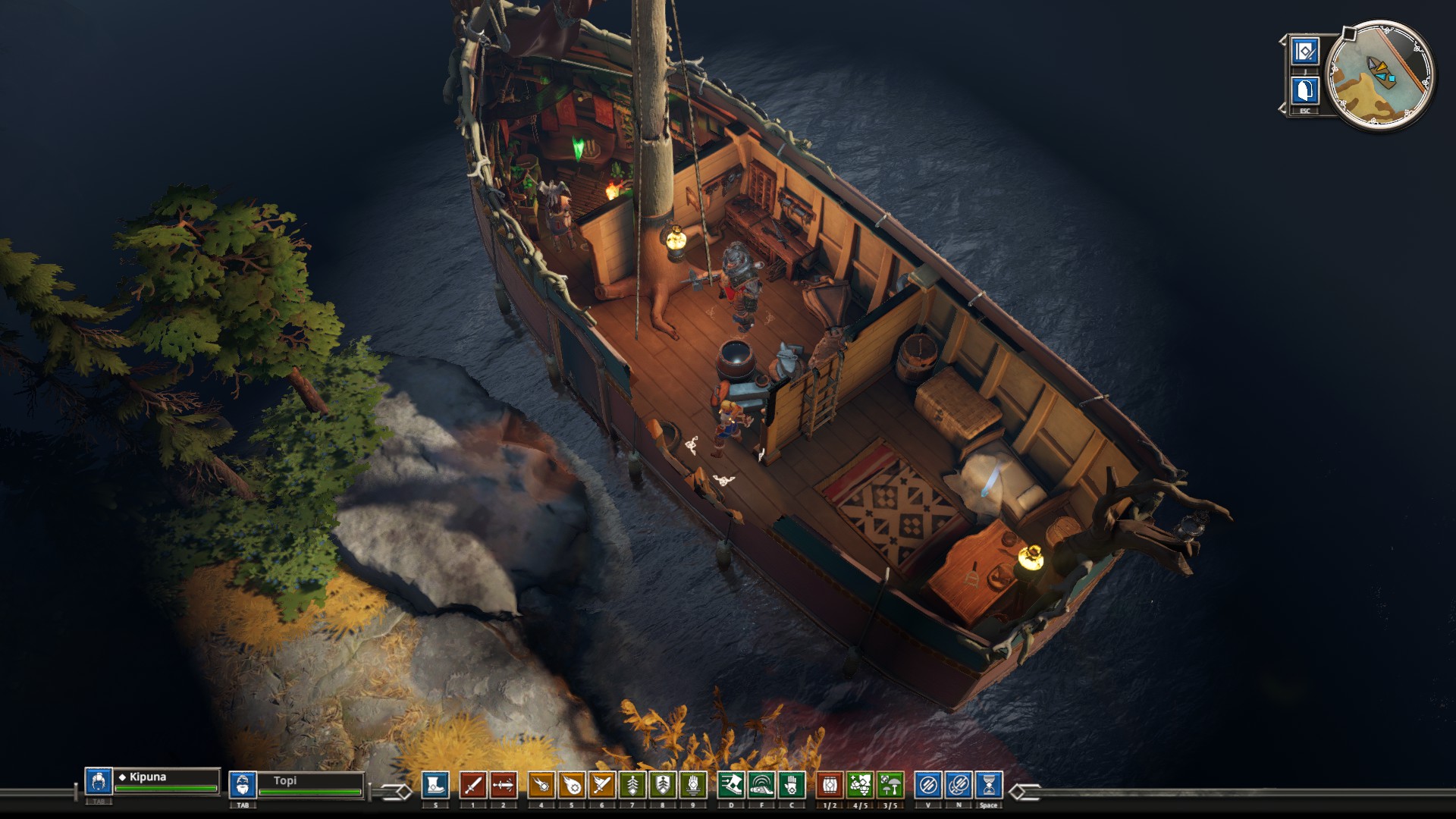Click the circular minimap
The image size is (1456, 819).
pyautogui.click(x=1381, y=75)
